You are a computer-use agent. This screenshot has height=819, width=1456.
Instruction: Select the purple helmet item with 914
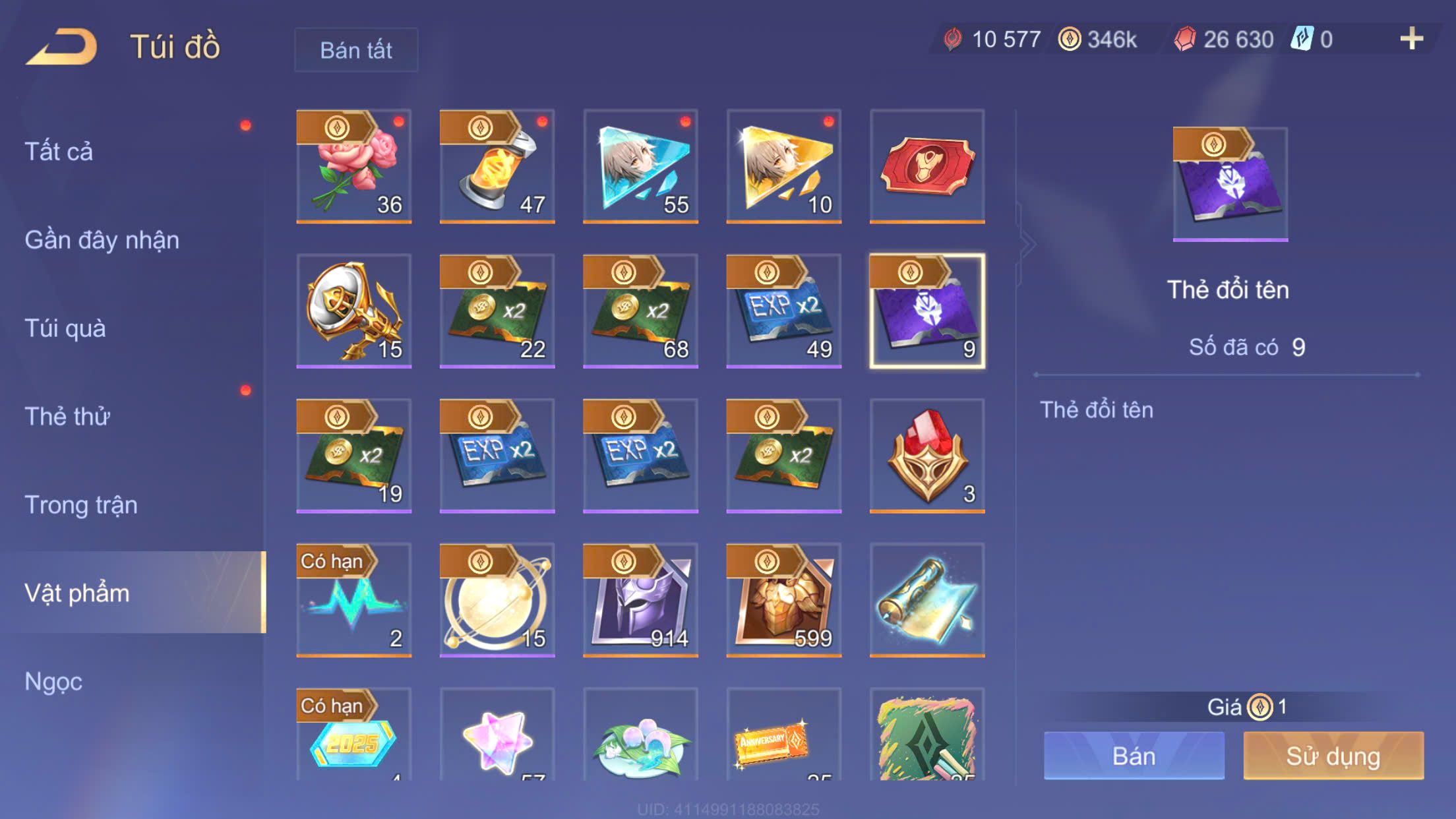640,599
